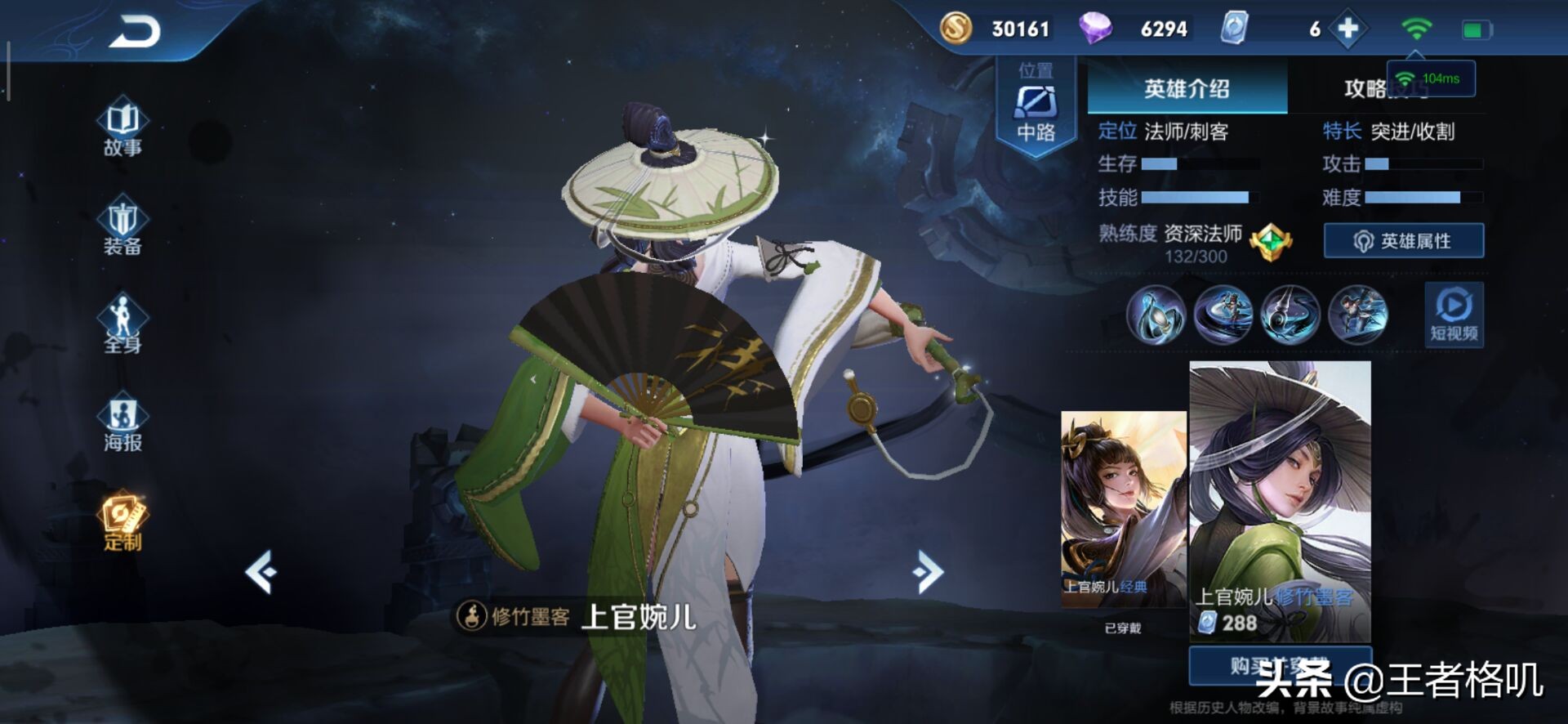Open the 故事 story section
1568x724 pixels.
click(122, 128)
